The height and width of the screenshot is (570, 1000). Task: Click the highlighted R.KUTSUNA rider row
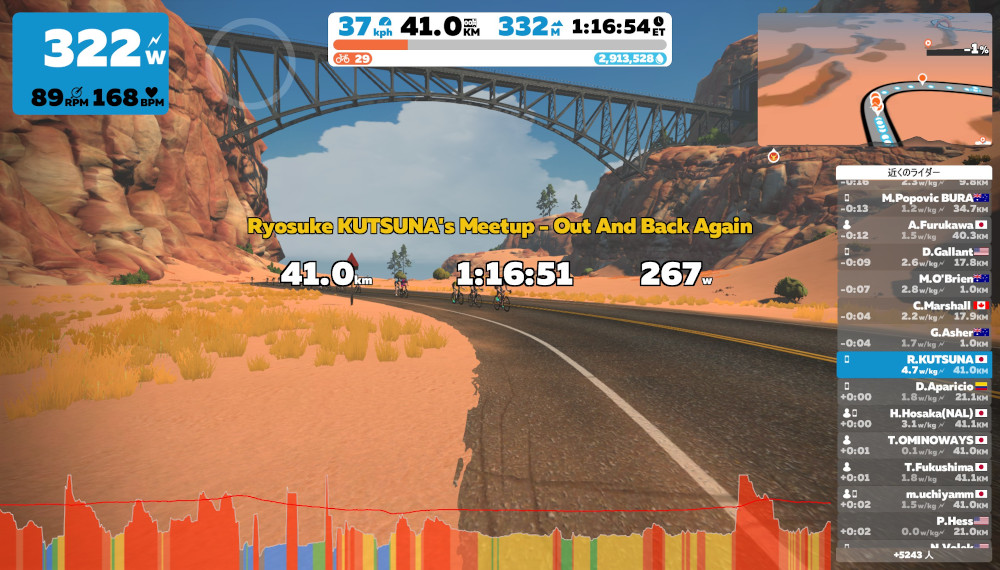click(914, 364)
